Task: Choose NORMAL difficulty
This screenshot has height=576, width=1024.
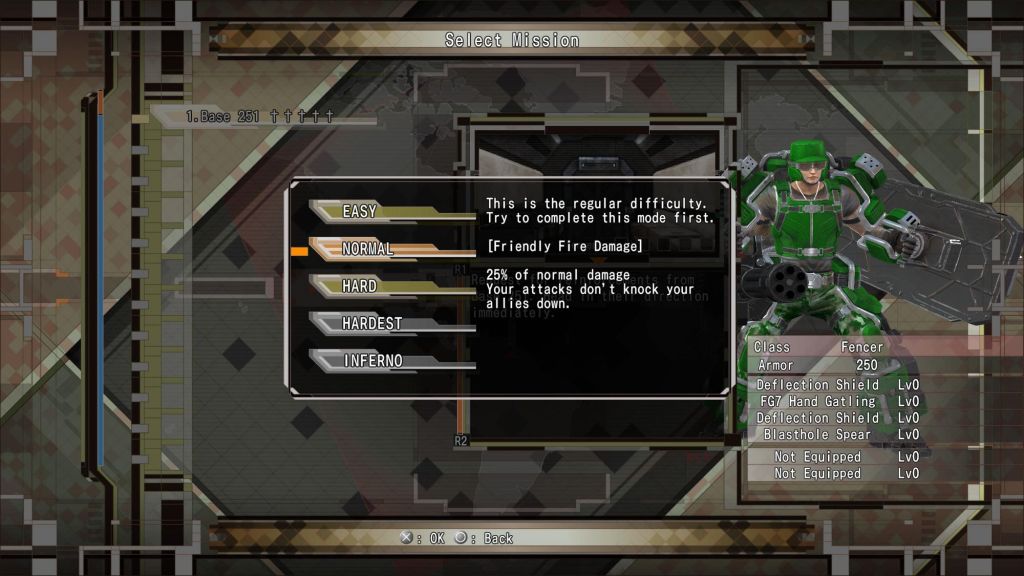Action: coord(368,249)
